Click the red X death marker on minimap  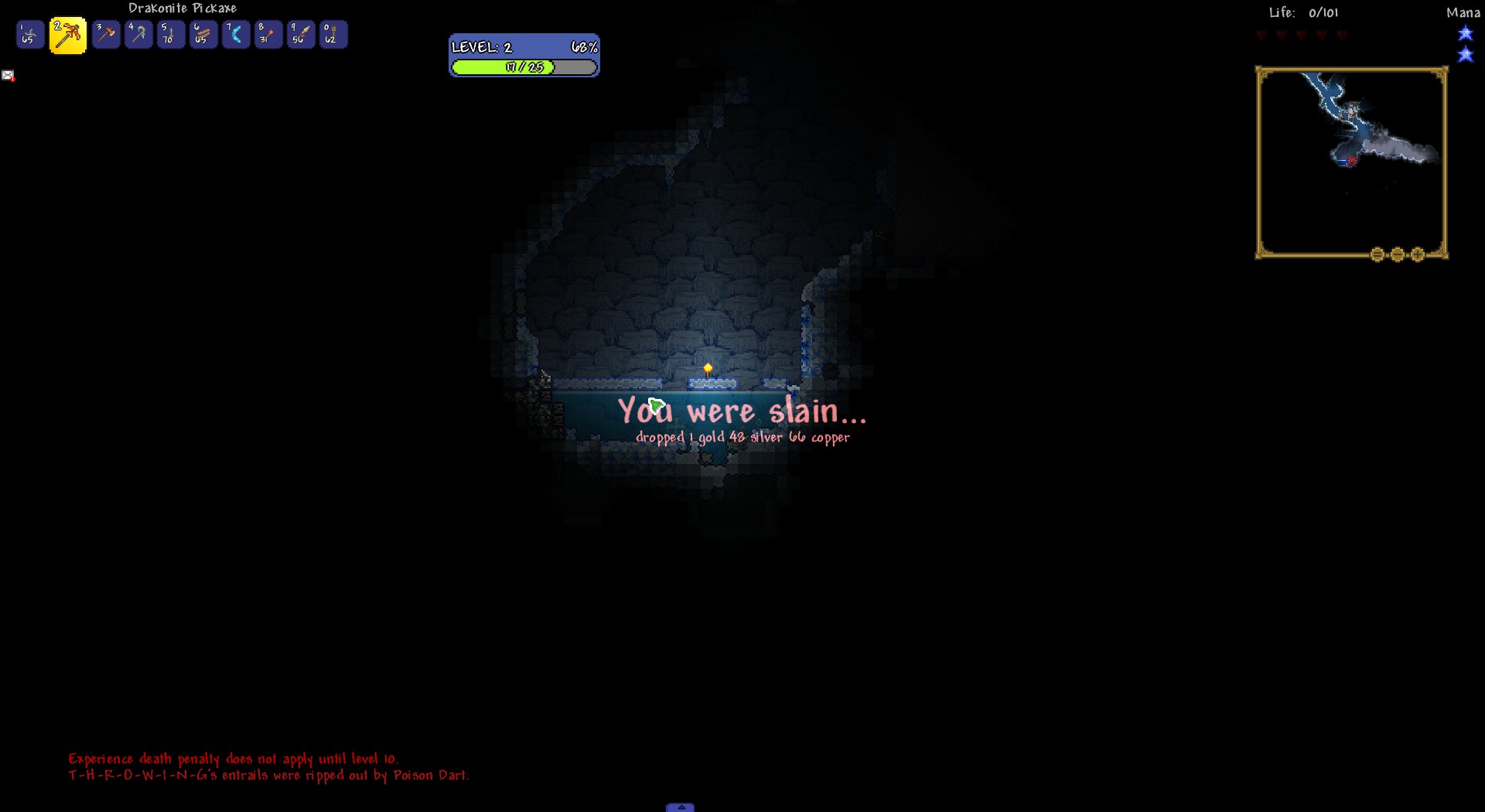click(x=1352, y=162)
